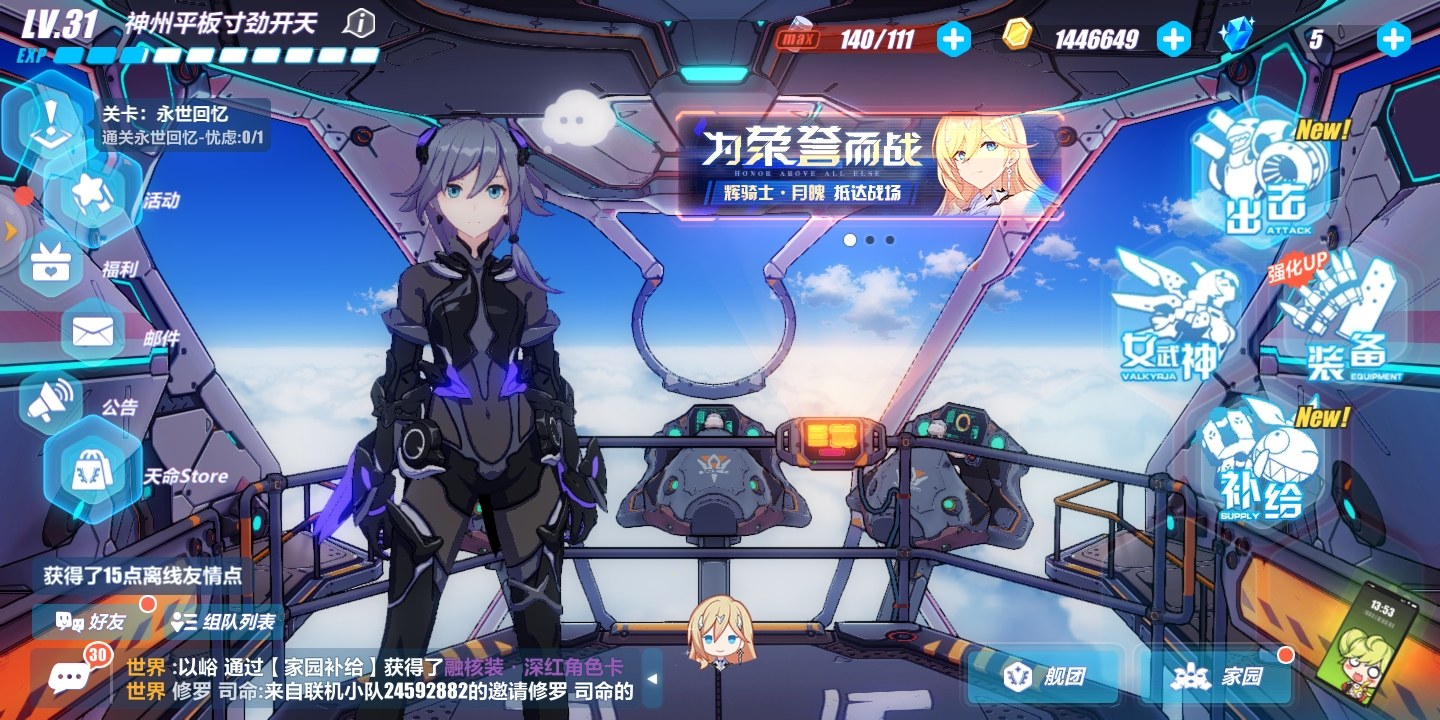Screen dimensions: 1440x720
Task: Add stamina with the plus button
Action: point(953,39)
